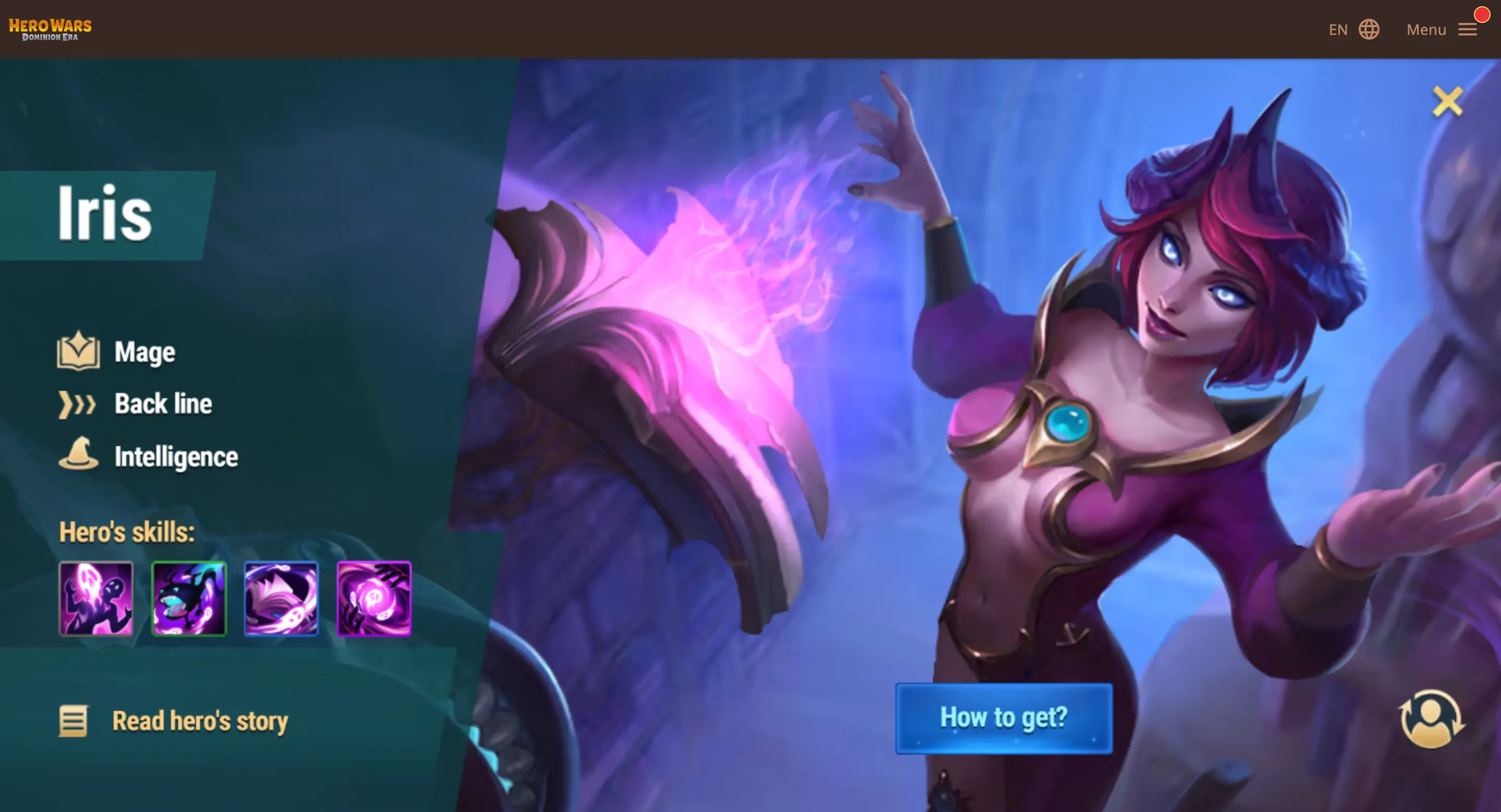Click the Hero Wars Dominion Era logo
The height and width of the screenshot is (812, 1501).
point(50,28)
